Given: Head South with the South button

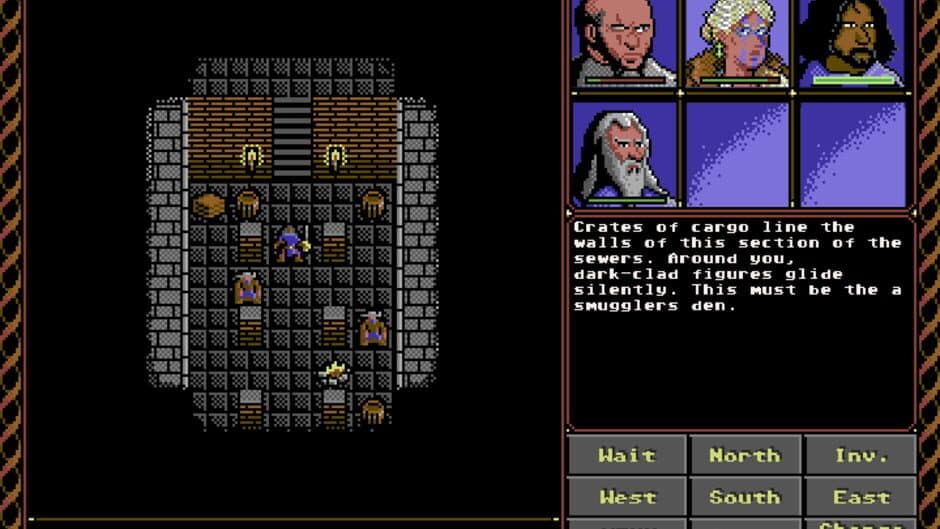Looking at the screenshot, I should pos(744,497).
